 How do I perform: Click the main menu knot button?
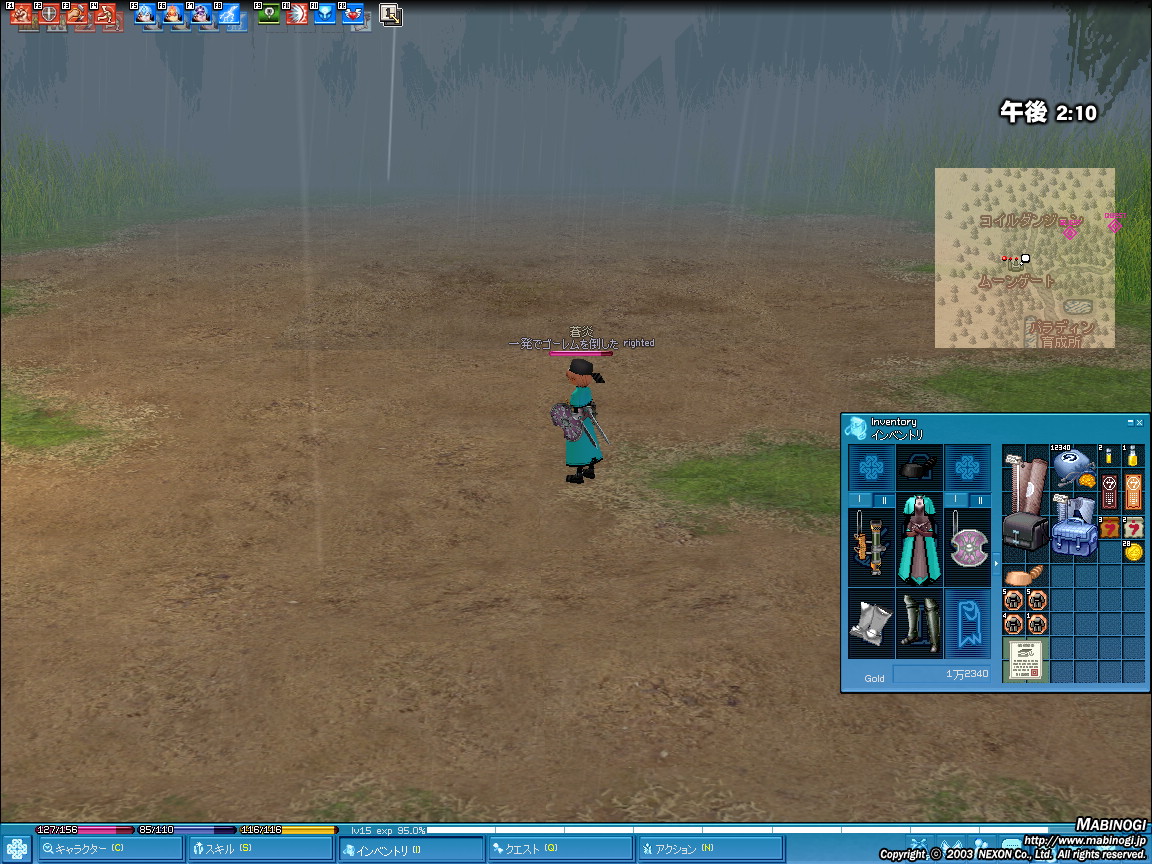tap(17, 849)
